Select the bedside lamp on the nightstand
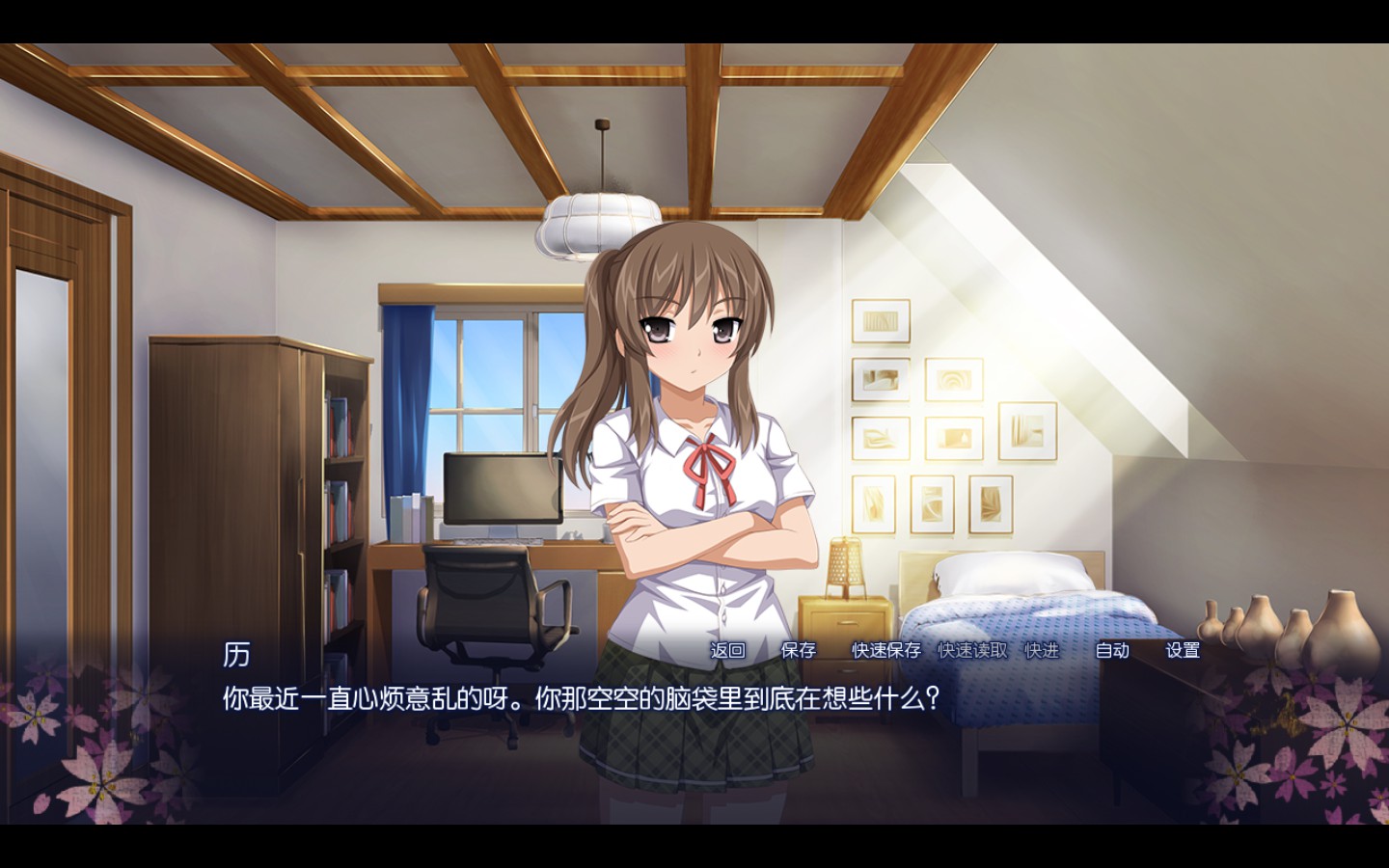The height and width of the screenshot is (868, 1389). coord(843,567)
